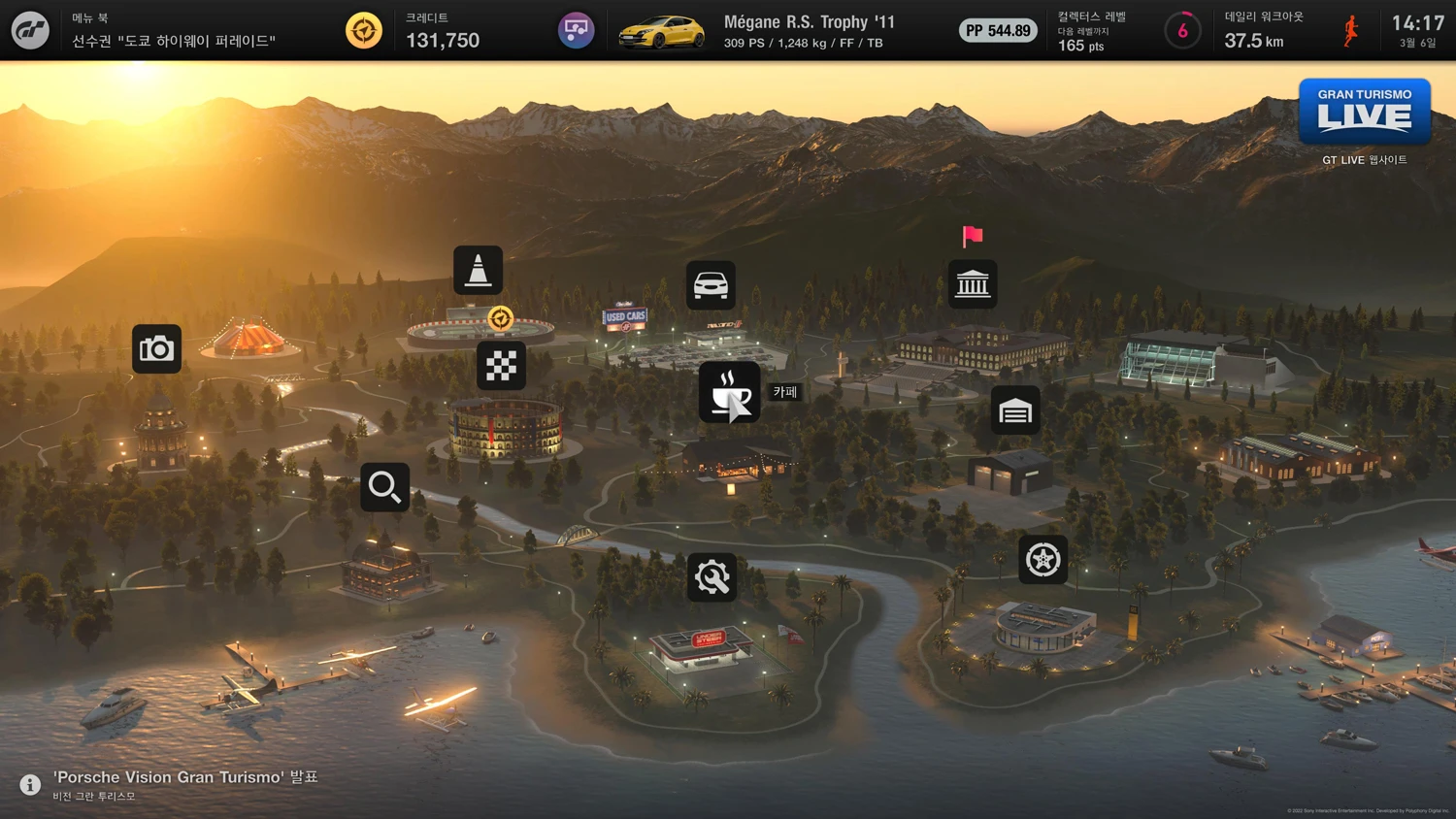The image size is (1456, 819).
Task: Select the magnifying glass Showcase icon
Action: [384, 486]
